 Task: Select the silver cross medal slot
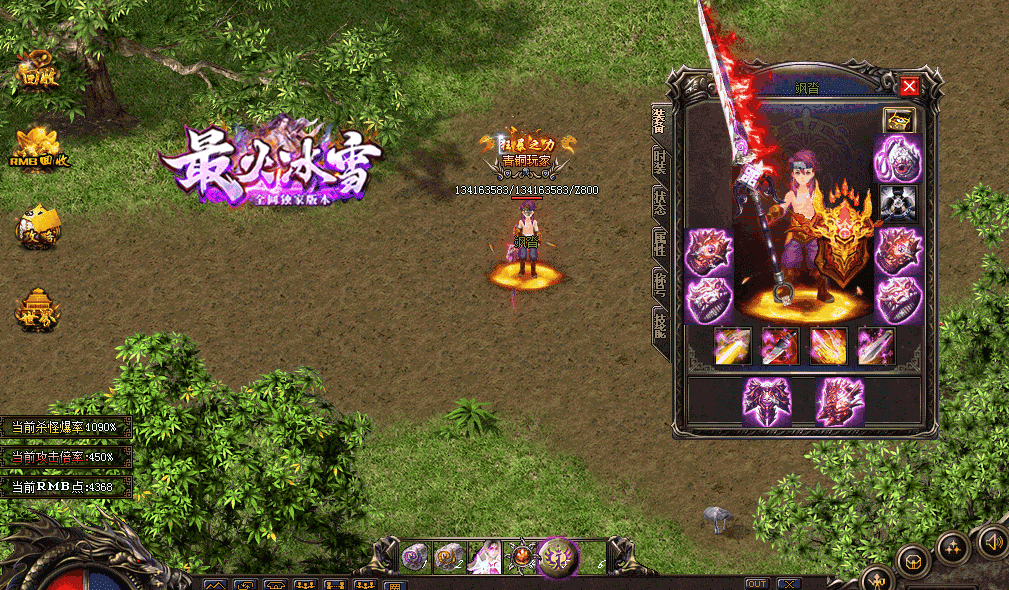point(898,201)
